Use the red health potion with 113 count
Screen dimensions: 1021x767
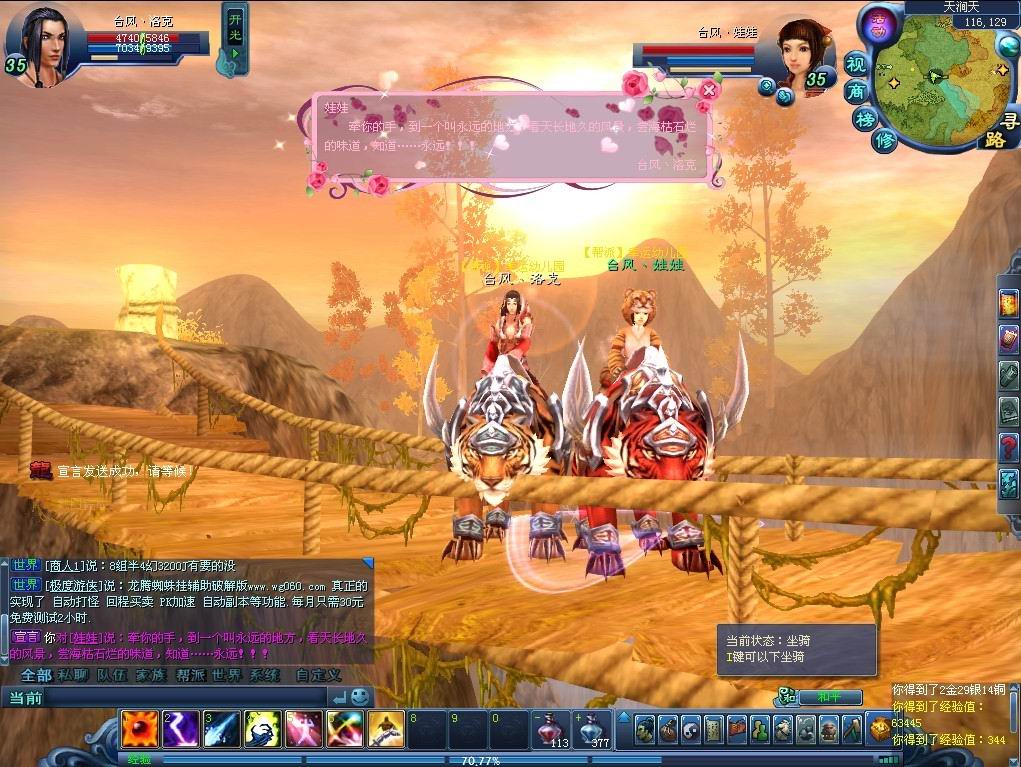point(549,728)
